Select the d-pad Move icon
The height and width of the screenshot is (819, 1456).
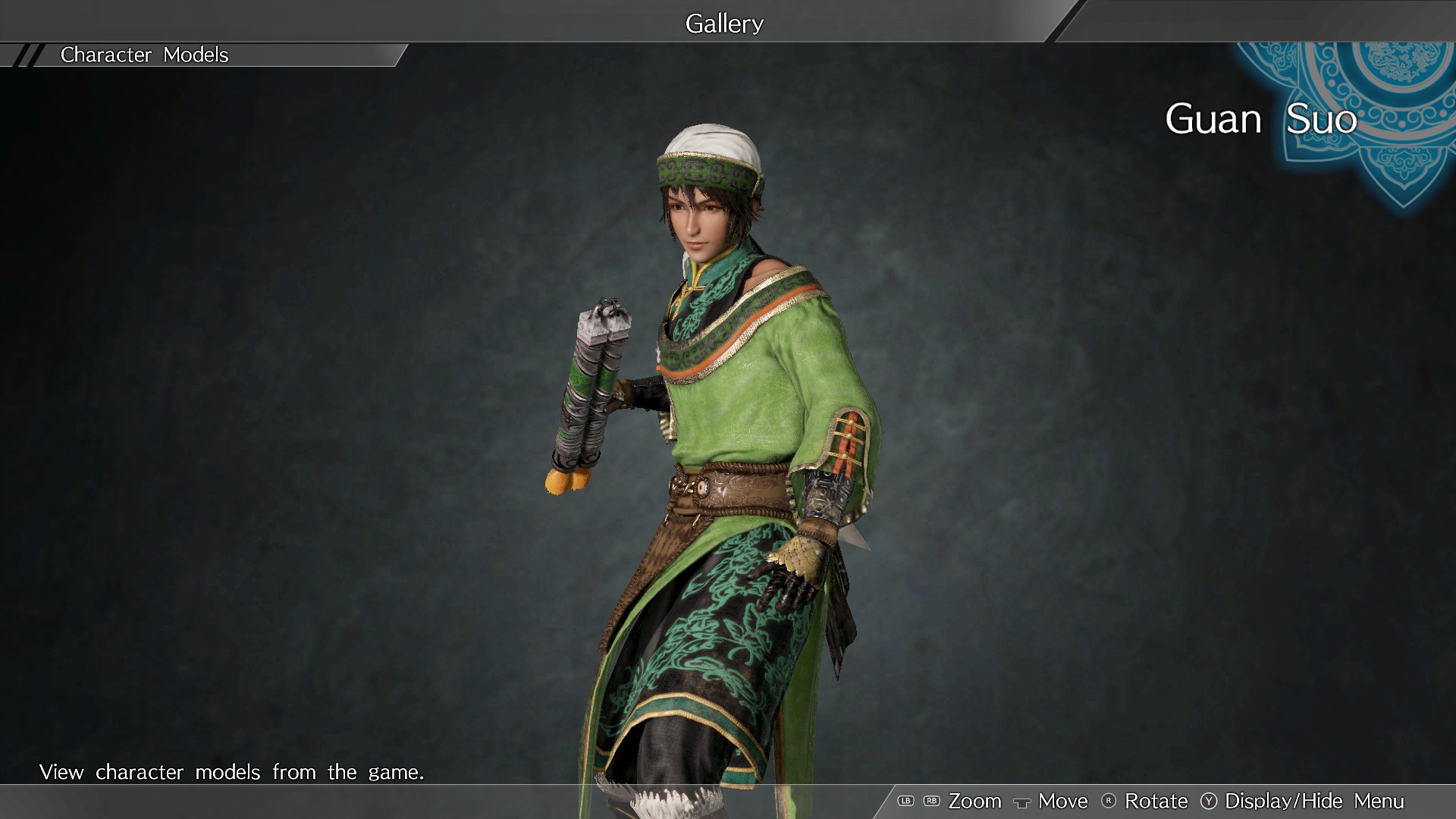pos(1024,802)
